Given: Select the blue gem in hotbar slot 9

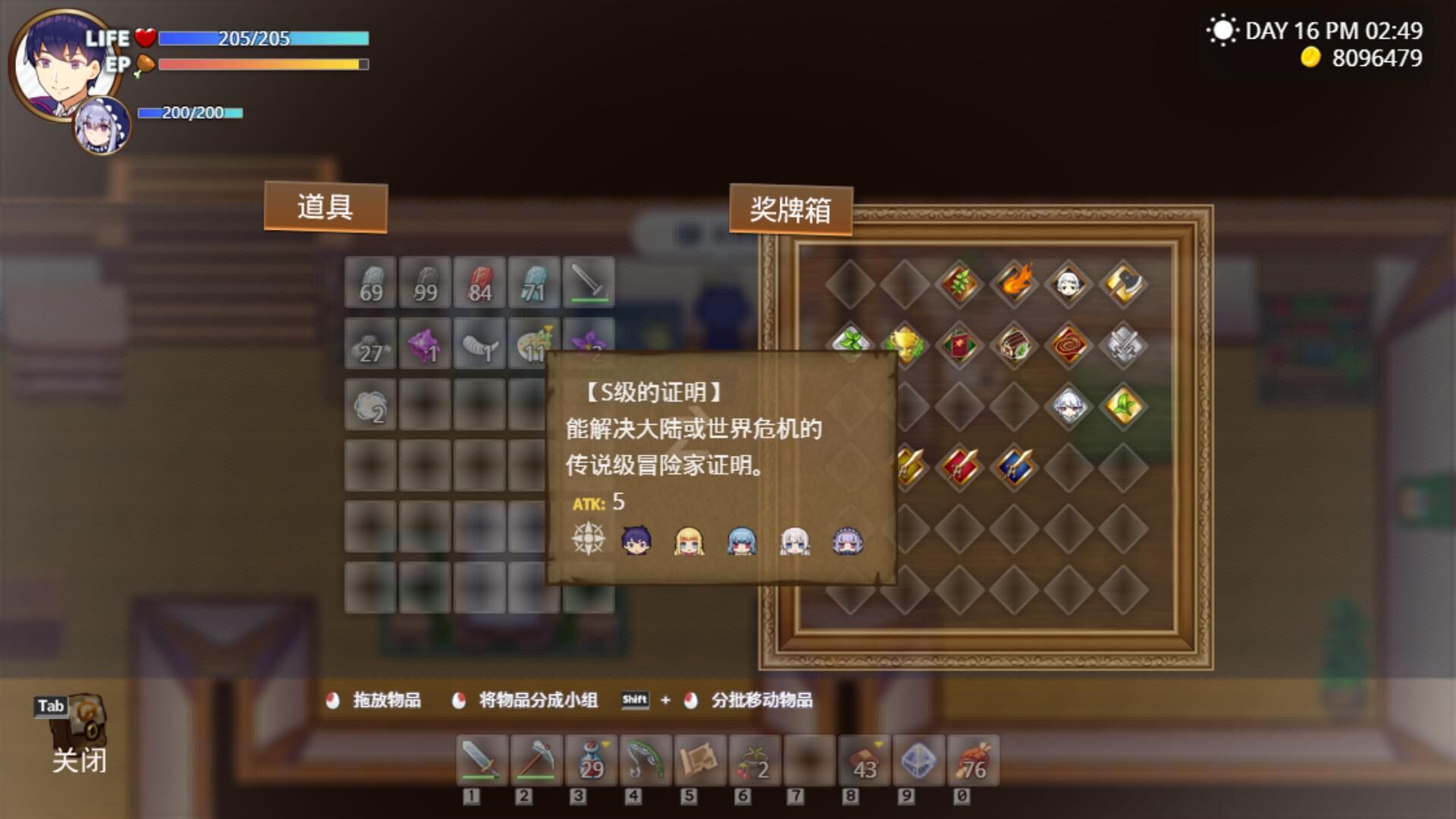Looking at the screenshot, I should 919,761.
